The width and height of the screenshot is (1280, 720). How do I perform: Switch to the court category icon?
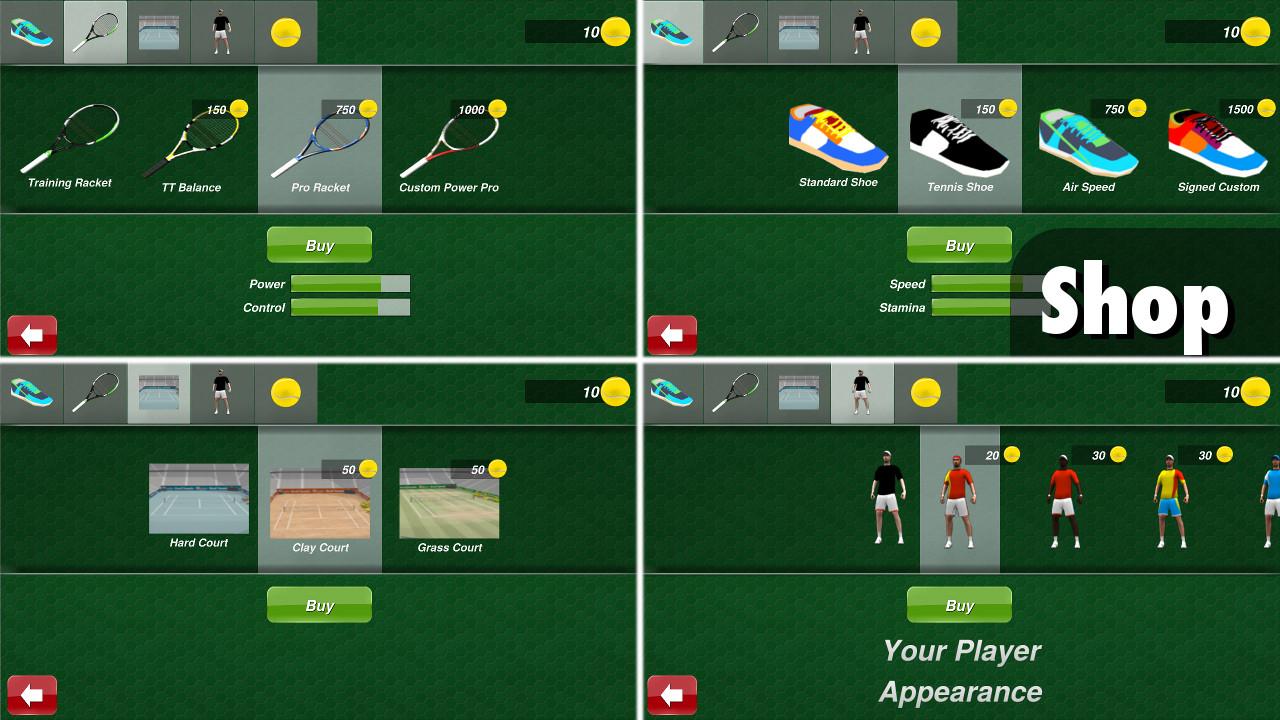point(158,392)
